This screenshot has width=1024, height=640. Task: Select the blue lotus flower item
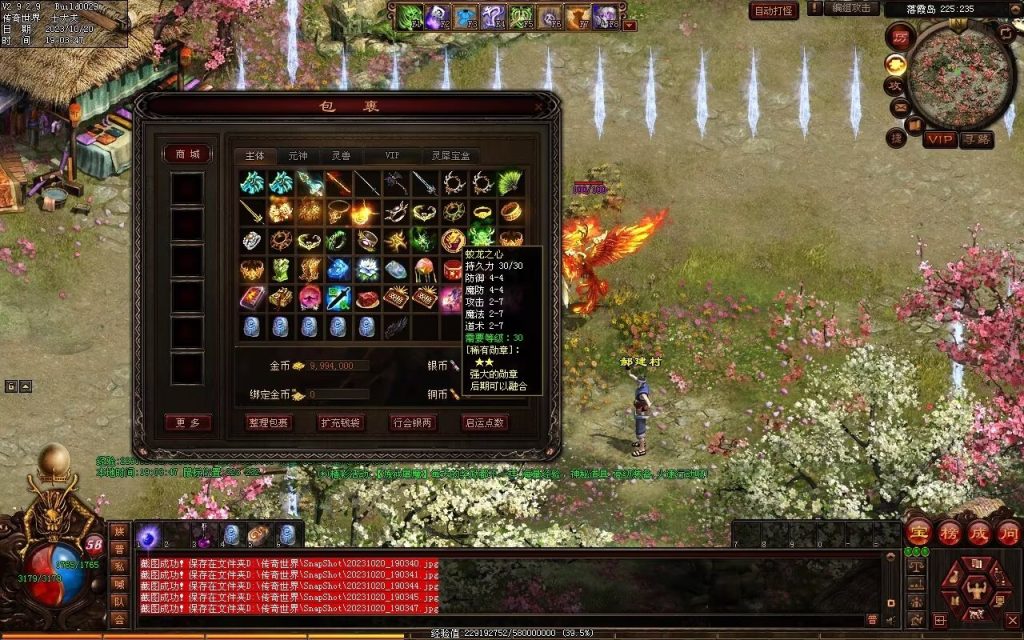point(367,270)
